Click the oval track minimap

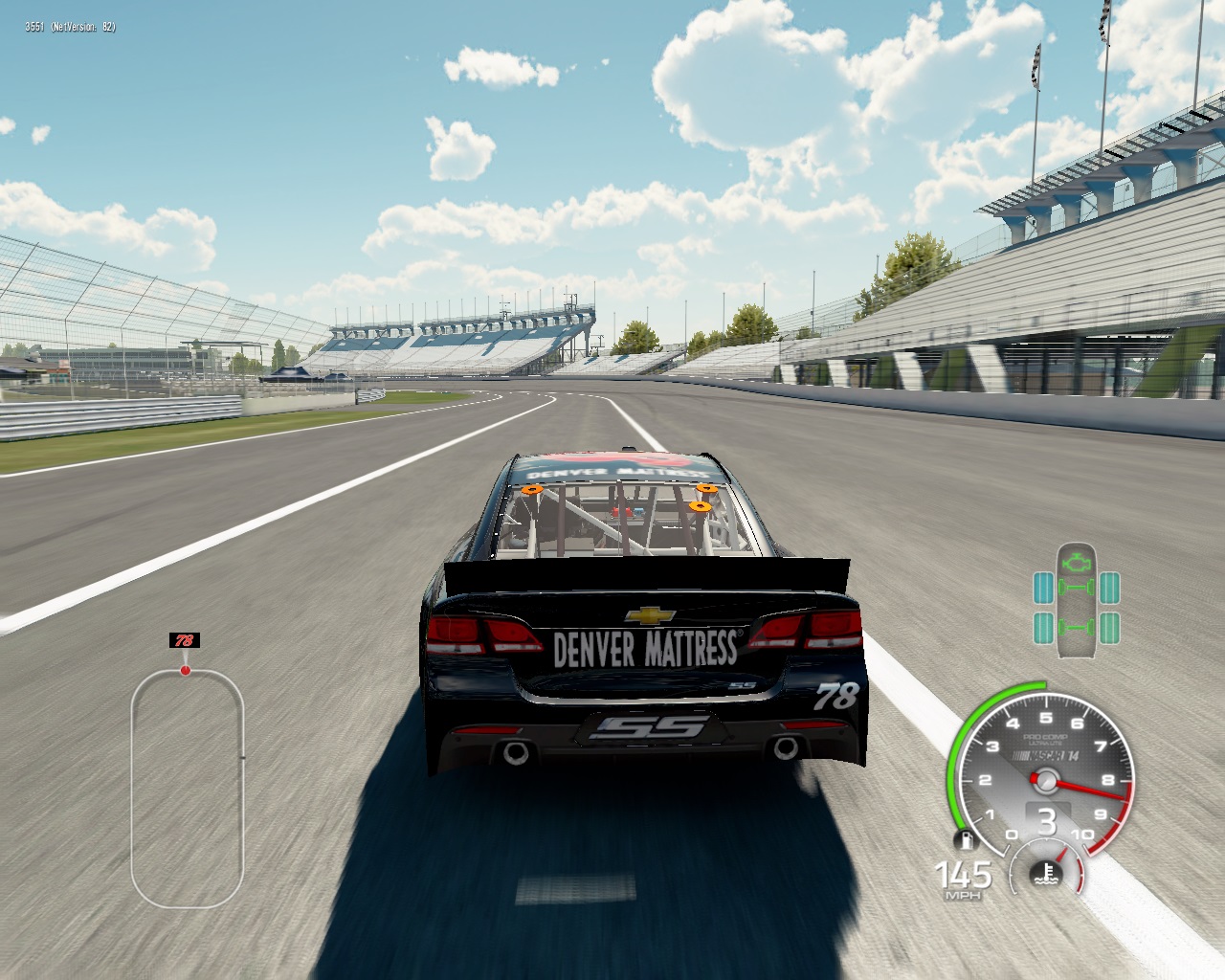(x=188, y=788)
